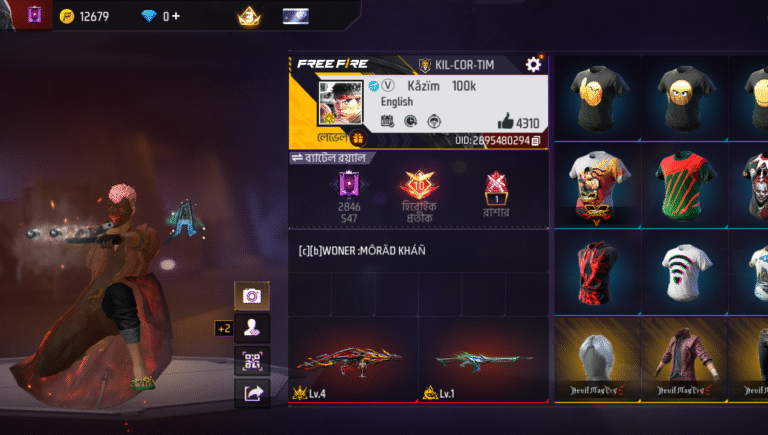Copy the player UID with copy icon
This screenshot has height=435, width=768.
point(536,141)
